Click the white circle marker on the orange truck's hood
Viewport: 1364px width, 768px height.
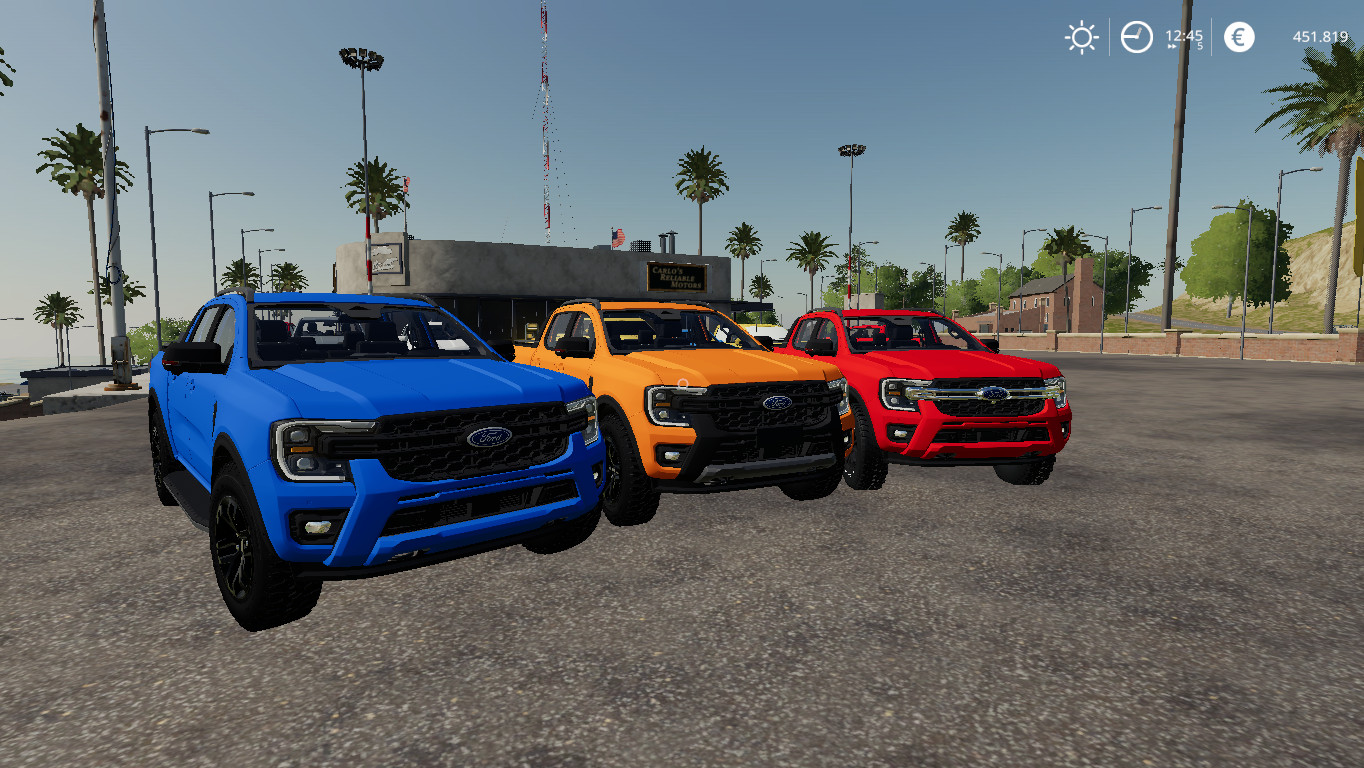(x=682, y=381)
